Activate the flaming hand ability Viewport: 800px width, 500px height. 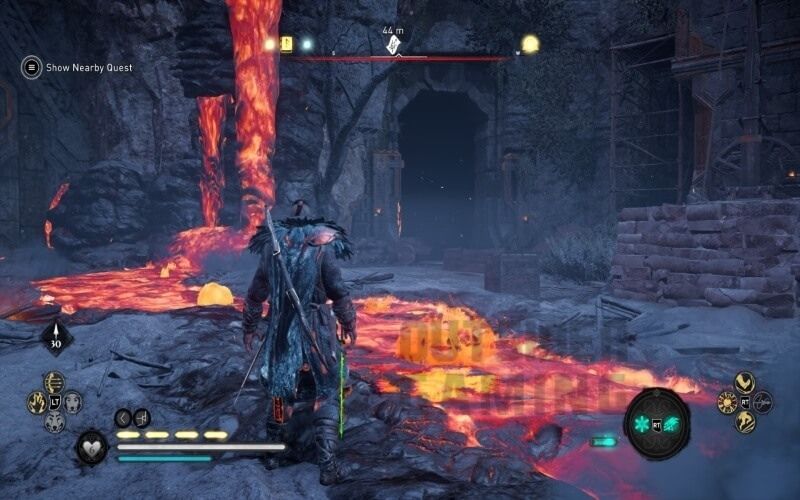(x=36, y=402)
